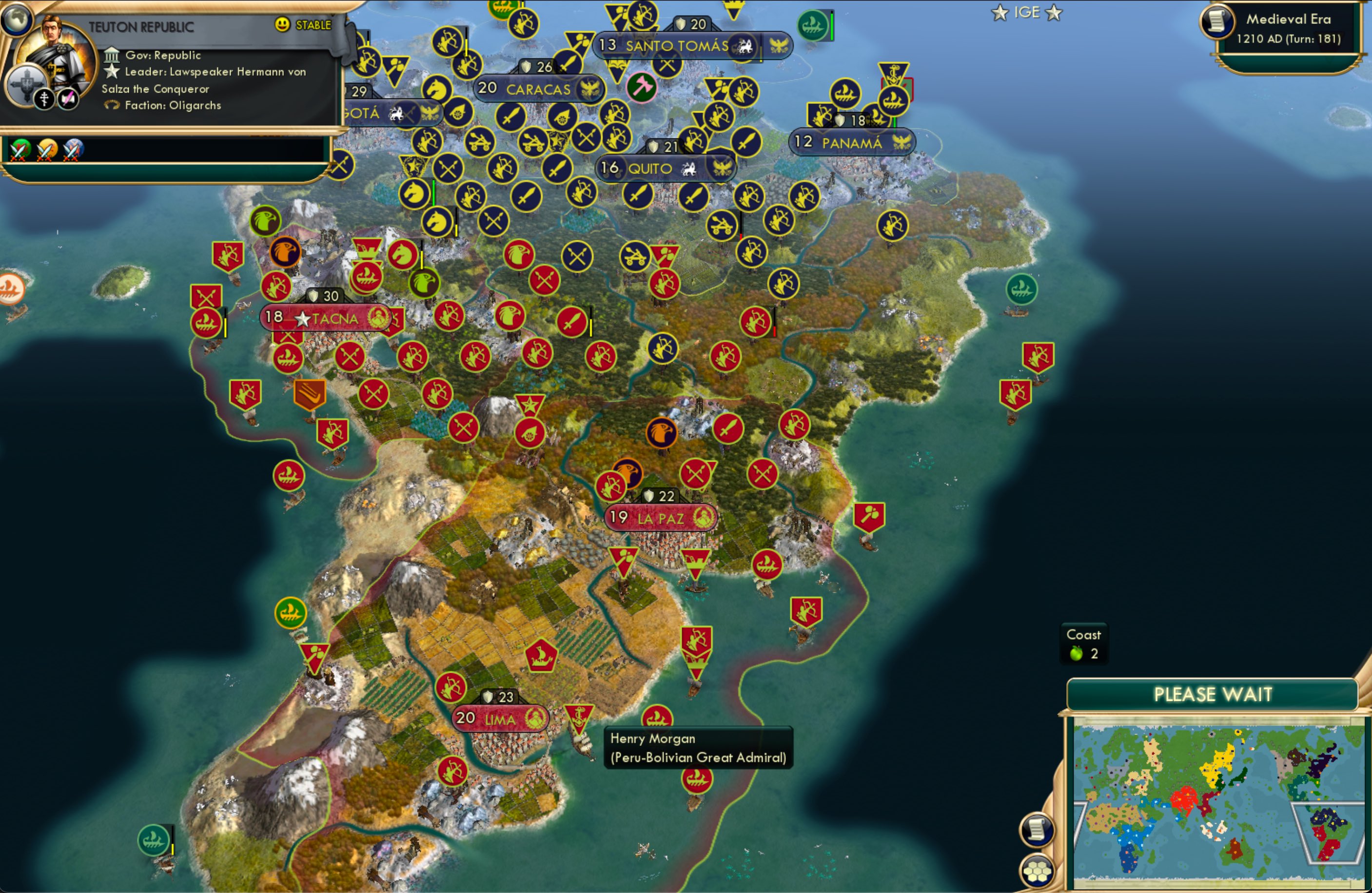Click the pink quill culture icon beside leader

click(x=69, y=97)
